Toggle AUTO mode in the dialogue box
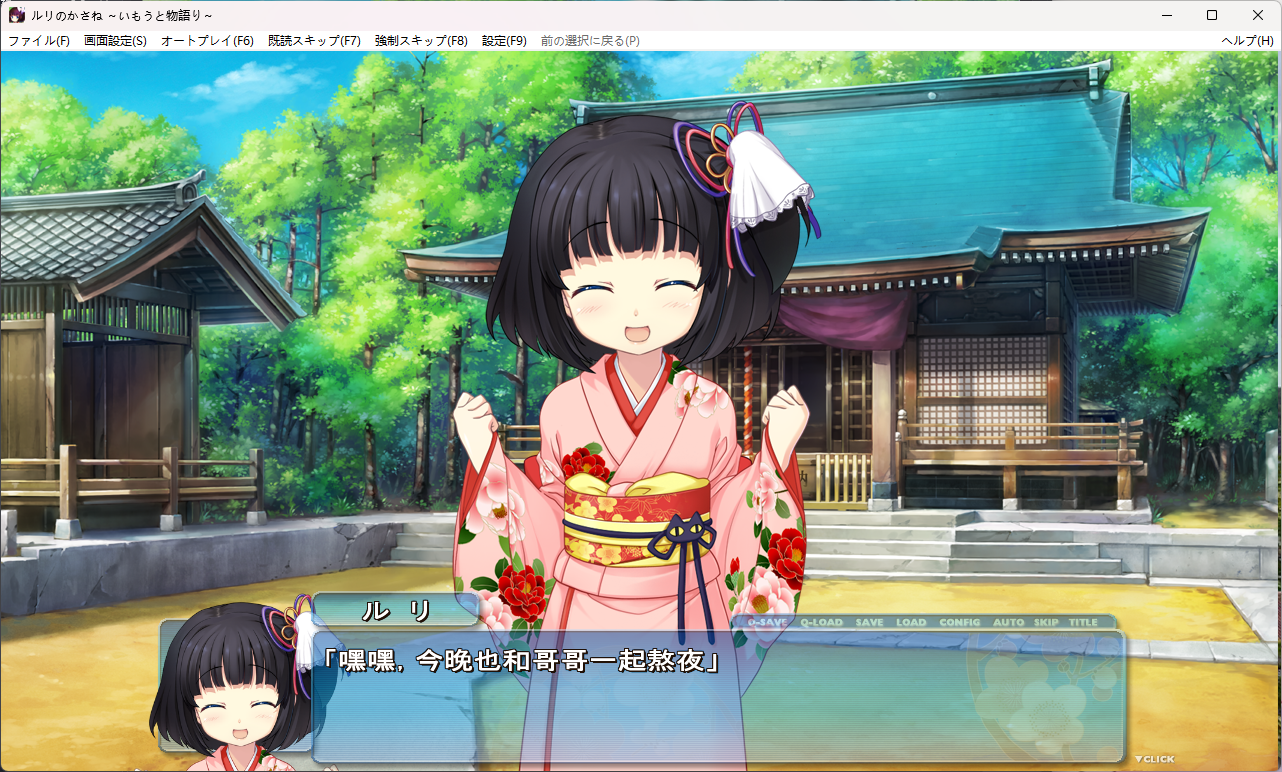1282x772 pixels. pos(1008,622)
